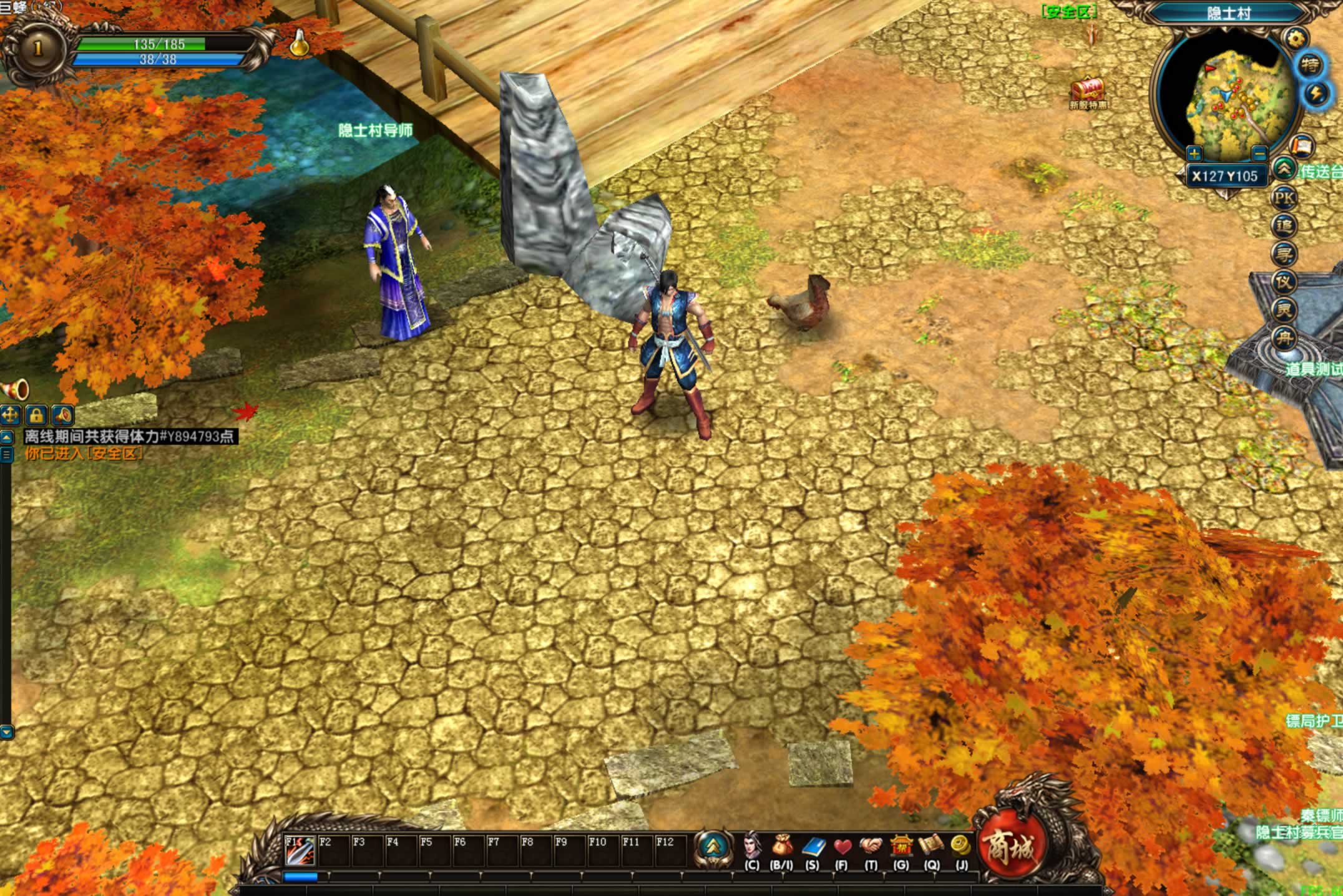Open the 新服特惠 treasure chest offer
This screenshot has width=1343, height=896.
(x=1088, y=92)
